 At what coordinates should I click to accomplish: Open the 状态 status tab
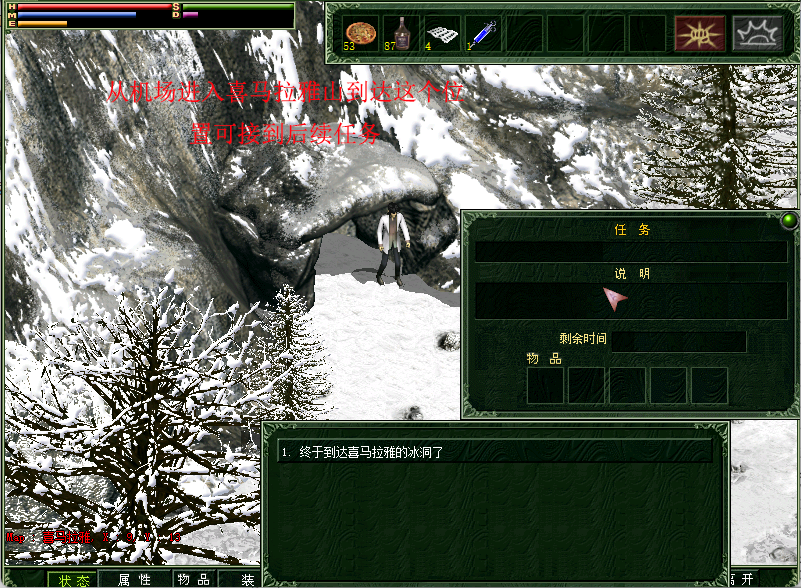point(74,579)
